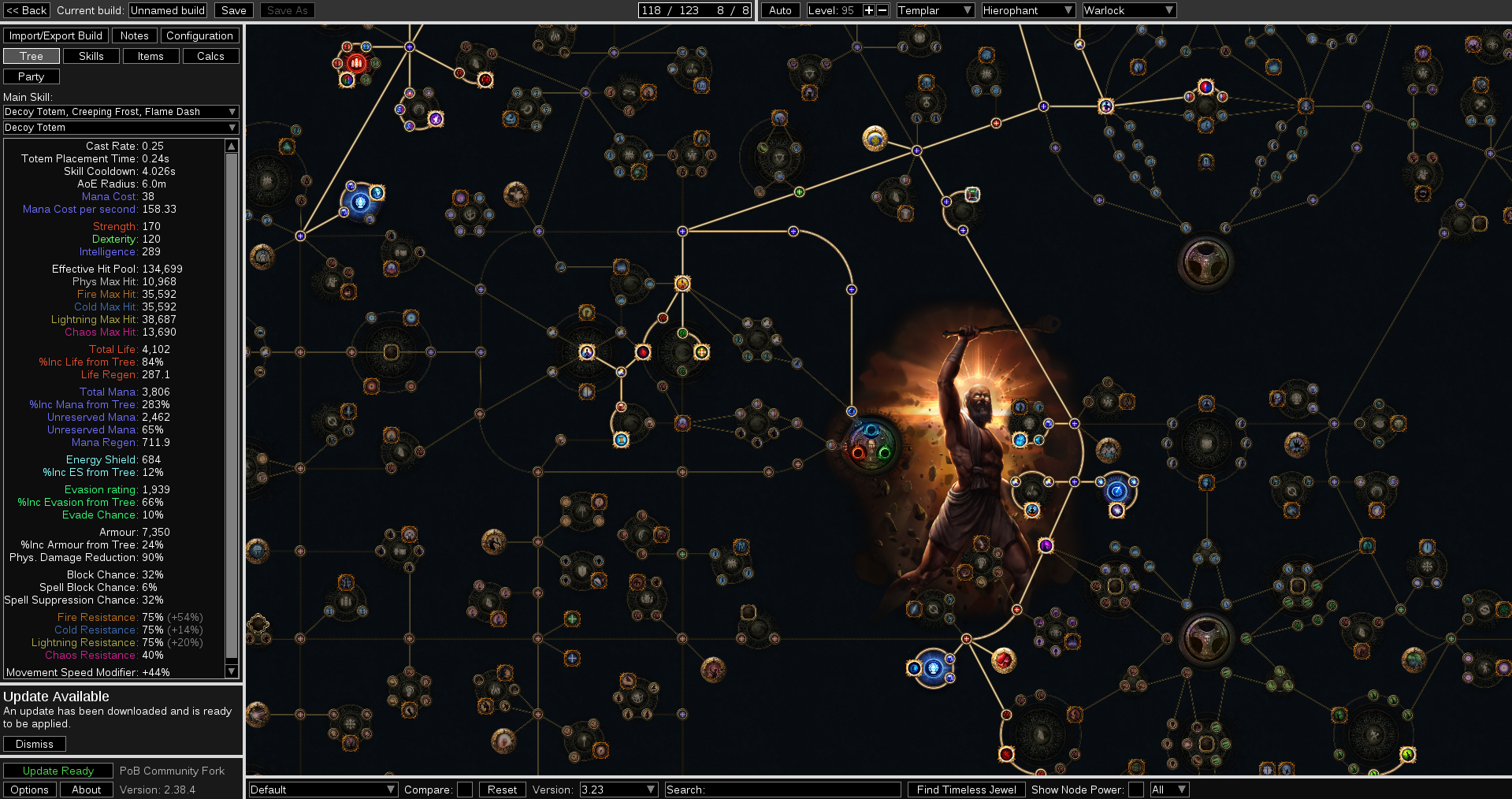Click the Find Timeless Jewel button

click(966, 789)
